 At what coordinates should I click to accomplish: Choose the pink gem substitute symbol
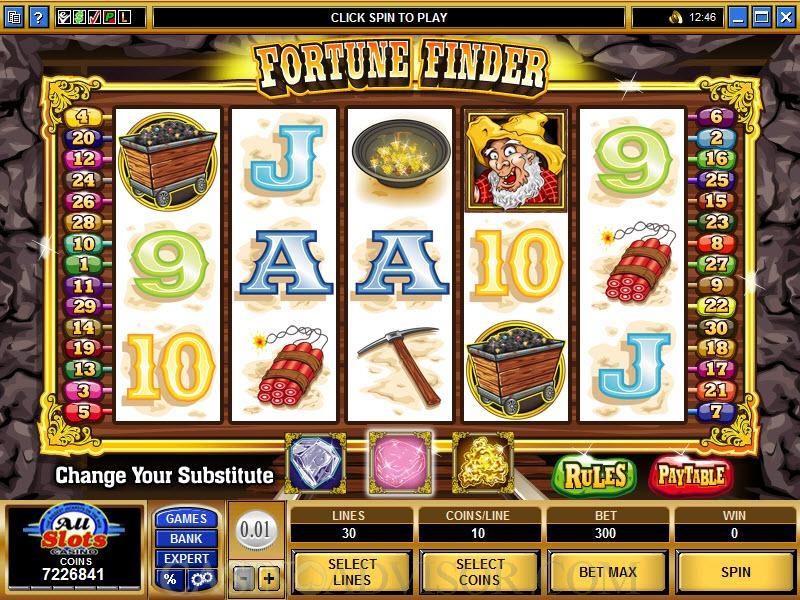pos(400,462)
